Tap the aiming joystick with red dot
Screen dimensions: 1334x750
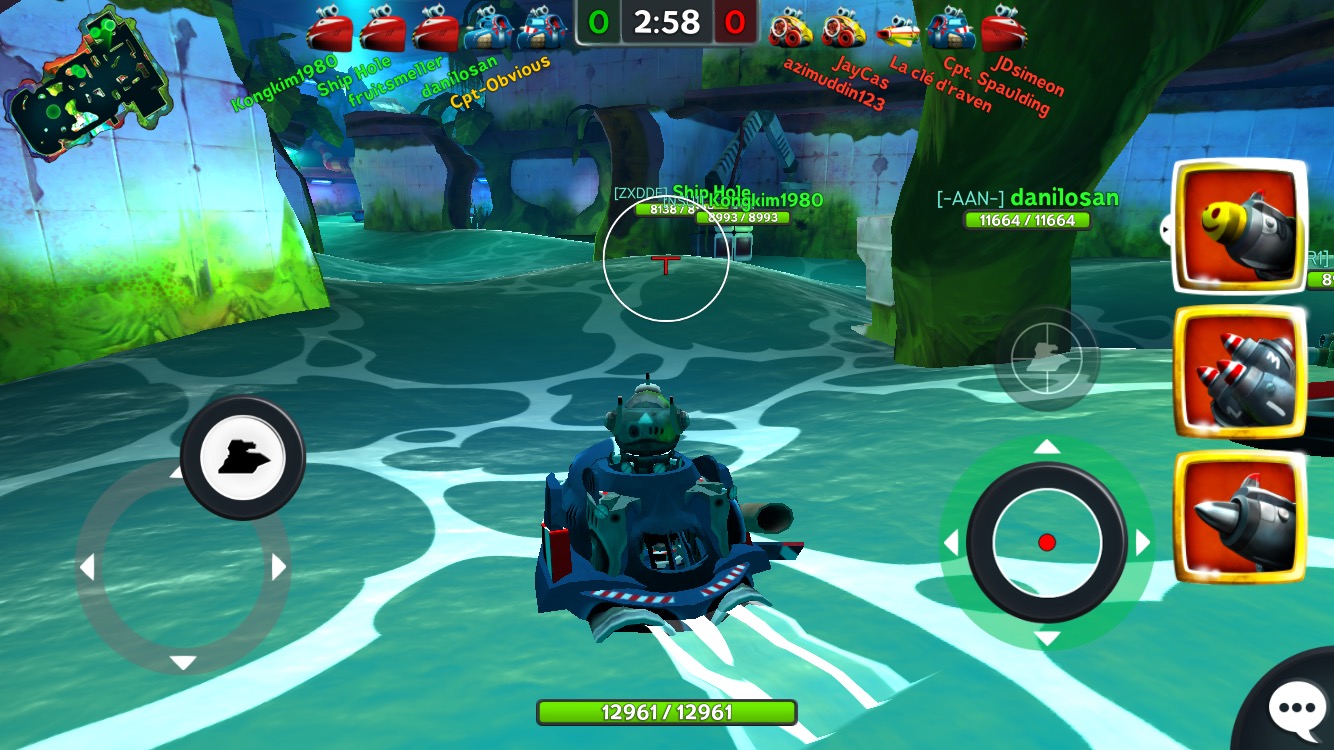point(1046,542)
